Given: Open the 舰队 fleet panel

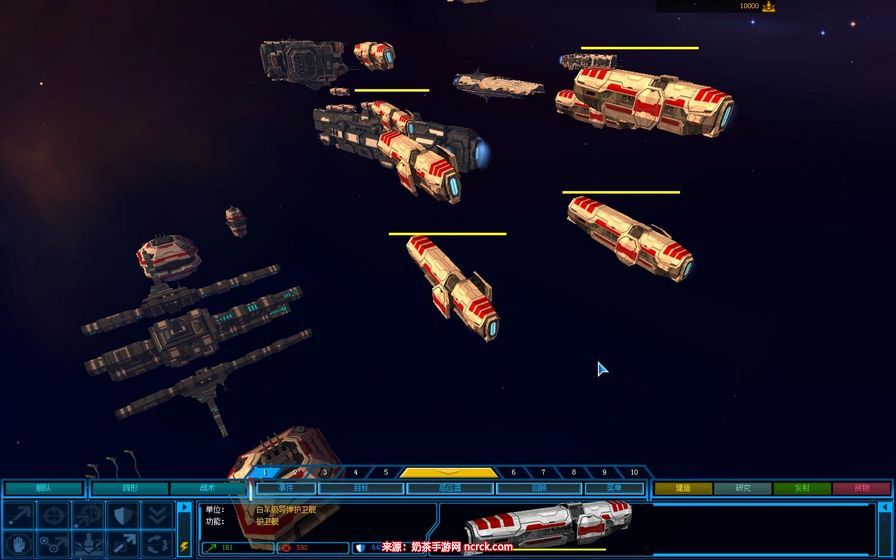Looking at the screenshot, I should (43, 488).
